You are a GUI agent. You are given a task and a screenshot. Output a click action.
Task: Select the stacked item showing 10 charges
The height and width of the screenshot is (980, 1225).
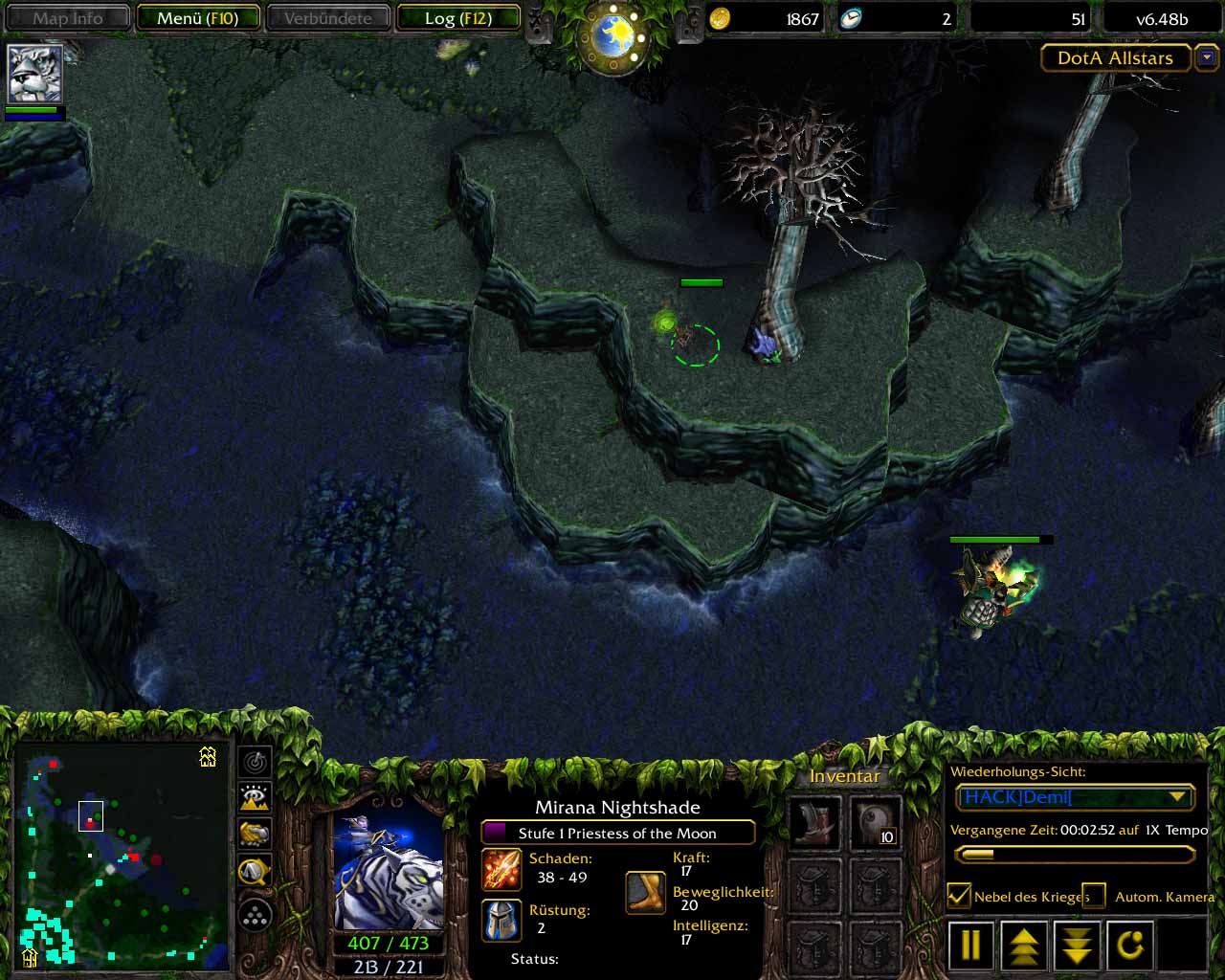pos(876,823)
